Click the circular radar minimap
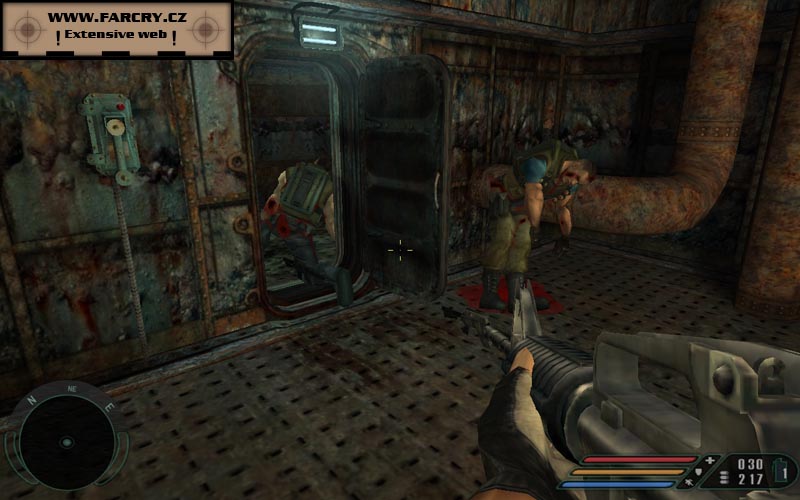Screen dimensions: 800x500 [x=66, y=442]
